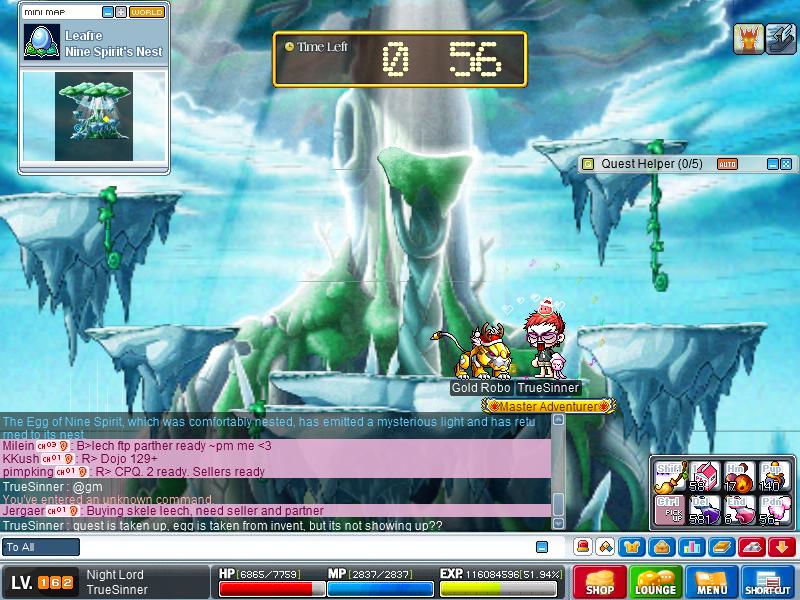
Task: Open the equipment shirt icon in toolbar
Action: 631,547
